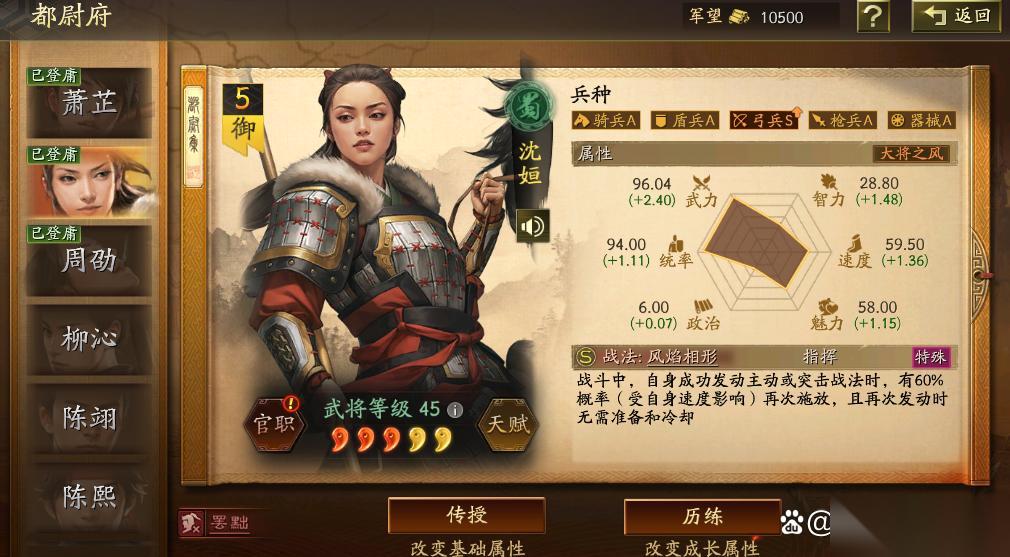Select general 柳沁 from the roster
Viewport: 1010px width, 557px height.
pyautogui.click(x=89, y=339)
